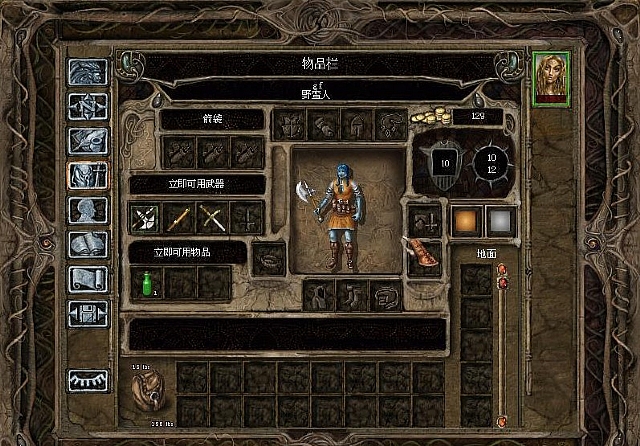Select the single diagonal blade weapon slot
This screenshot has width=640, height=446.
click(x=179, y=217)
